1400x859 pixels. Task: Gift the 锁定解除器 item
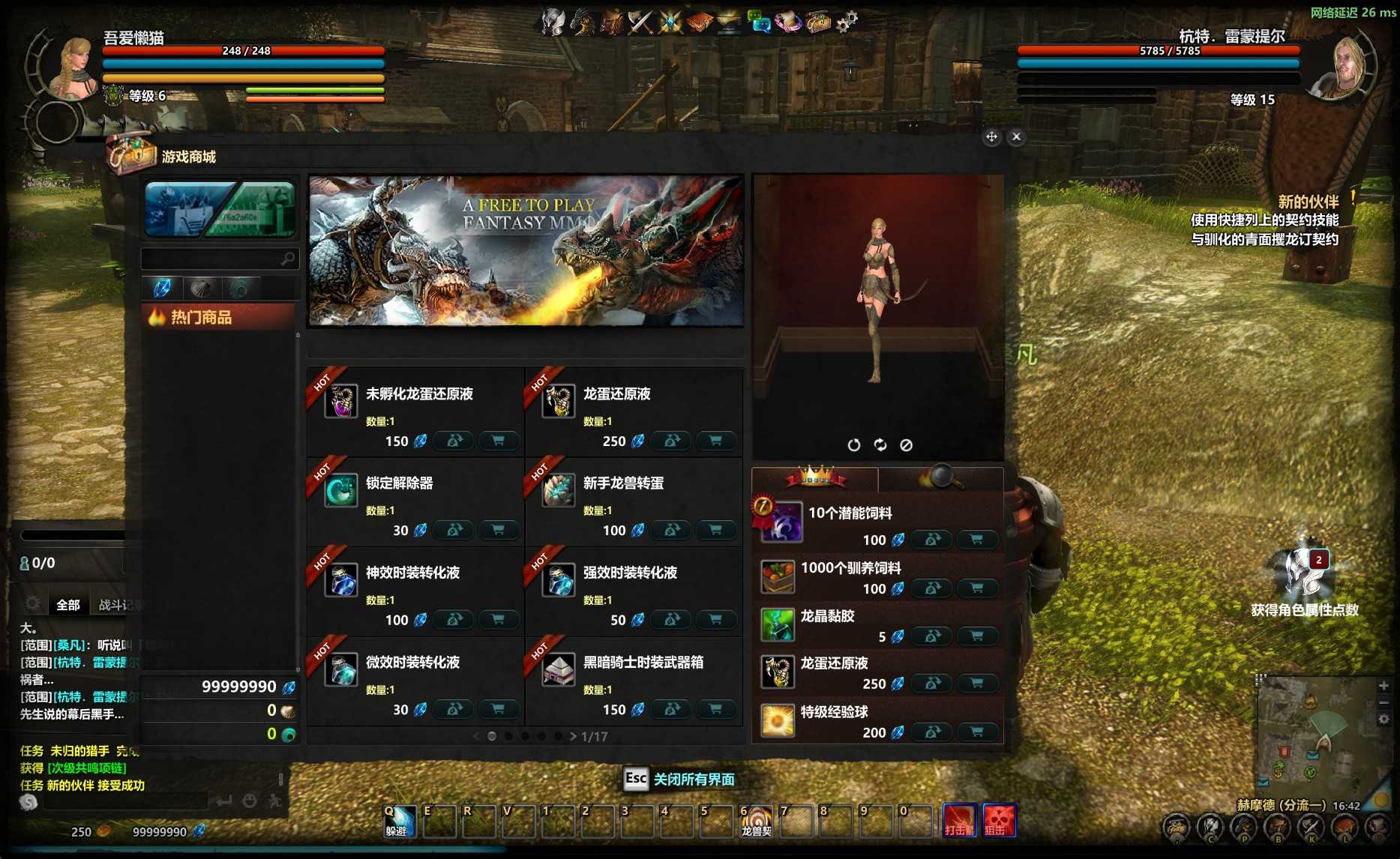454,530
